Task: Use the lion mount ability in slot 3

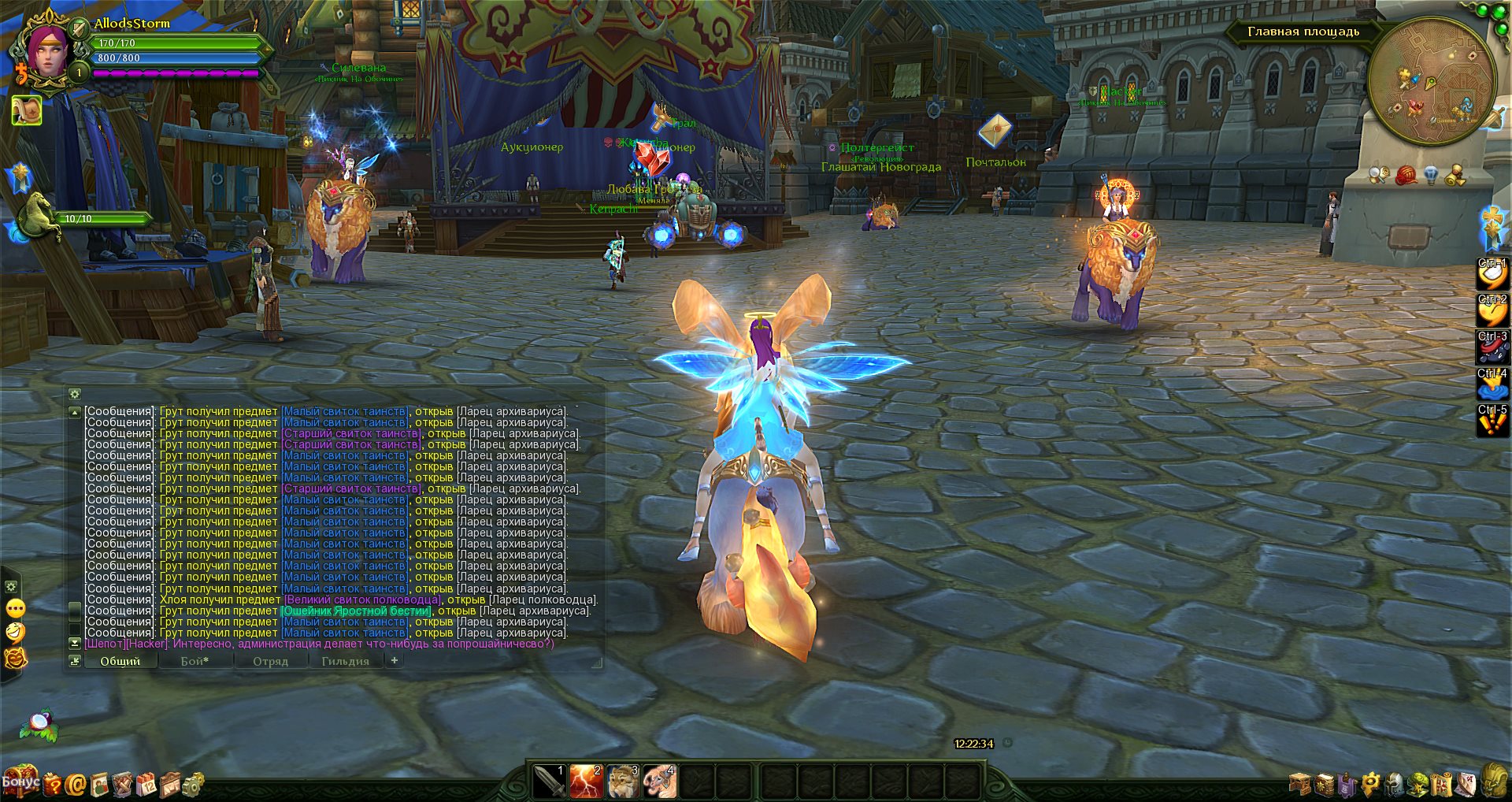Action: tap(623, 782)
